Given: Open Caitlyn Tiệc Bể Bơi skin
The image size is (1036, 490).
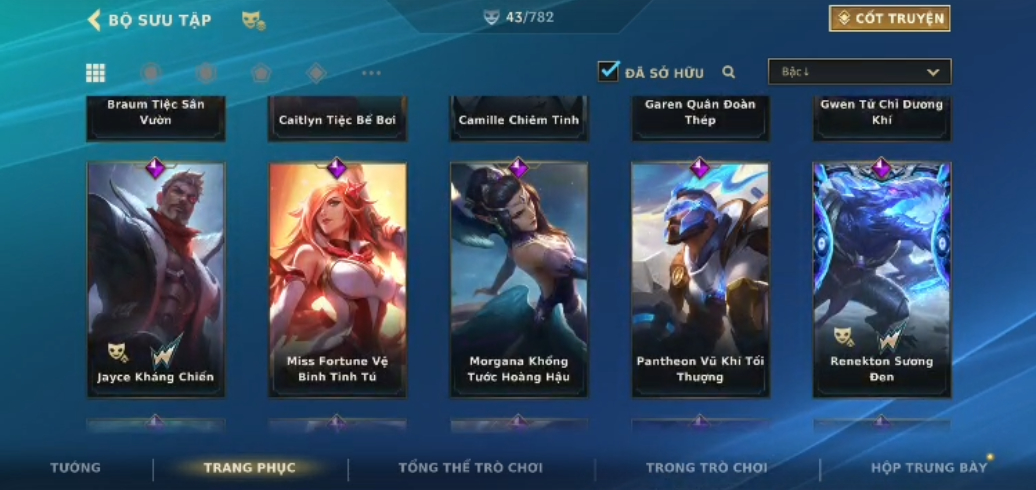Looking at the screenshot, I should [337, 118].
